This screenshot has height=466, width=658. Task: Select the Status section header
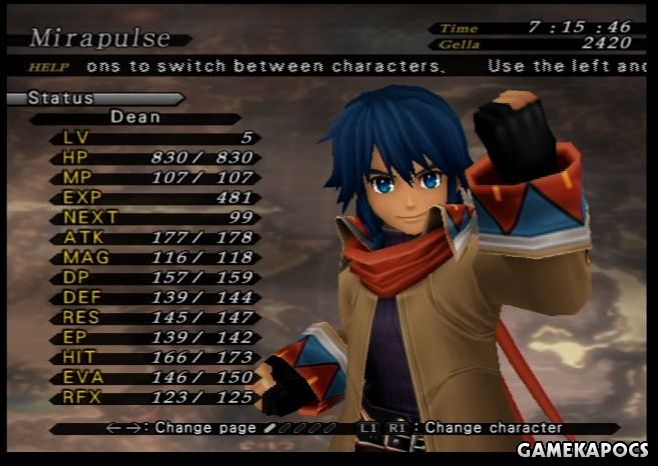[62, 99]
